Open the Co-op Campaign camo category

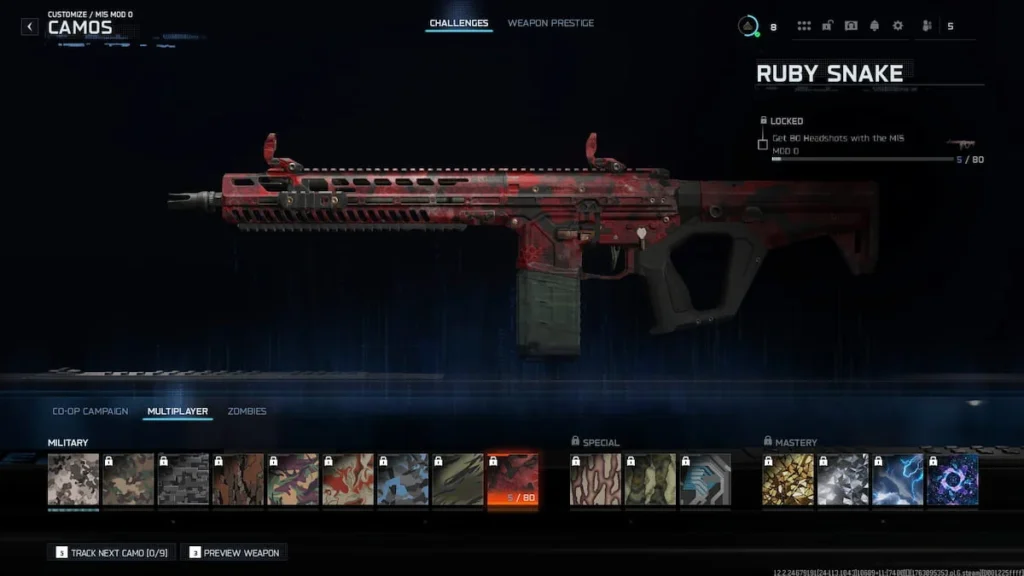click(x=90, y=411)
